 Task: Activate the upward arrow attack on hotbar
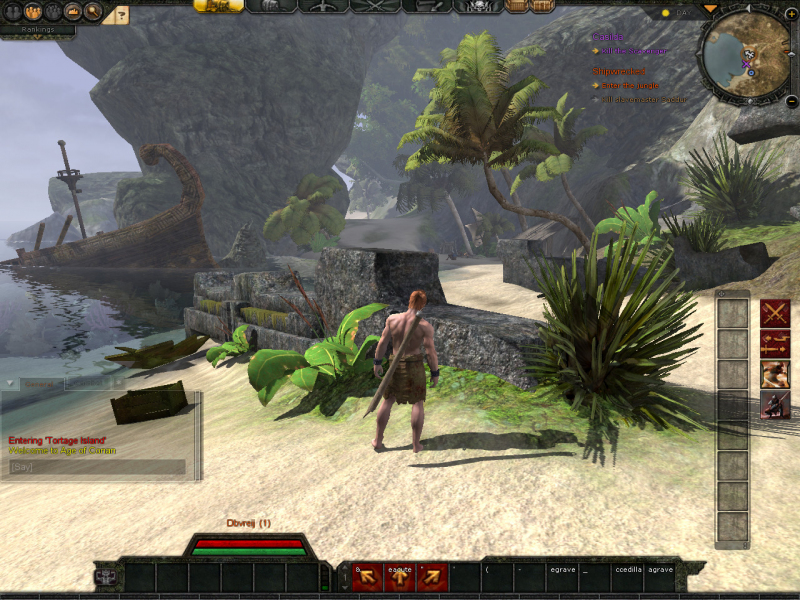point(400,577)
